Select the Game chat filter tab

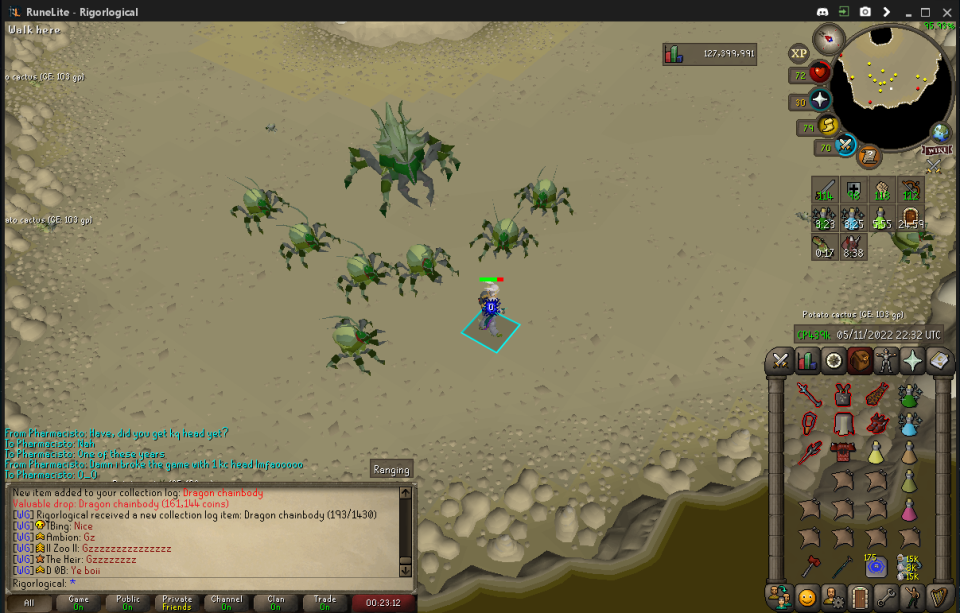77,602
